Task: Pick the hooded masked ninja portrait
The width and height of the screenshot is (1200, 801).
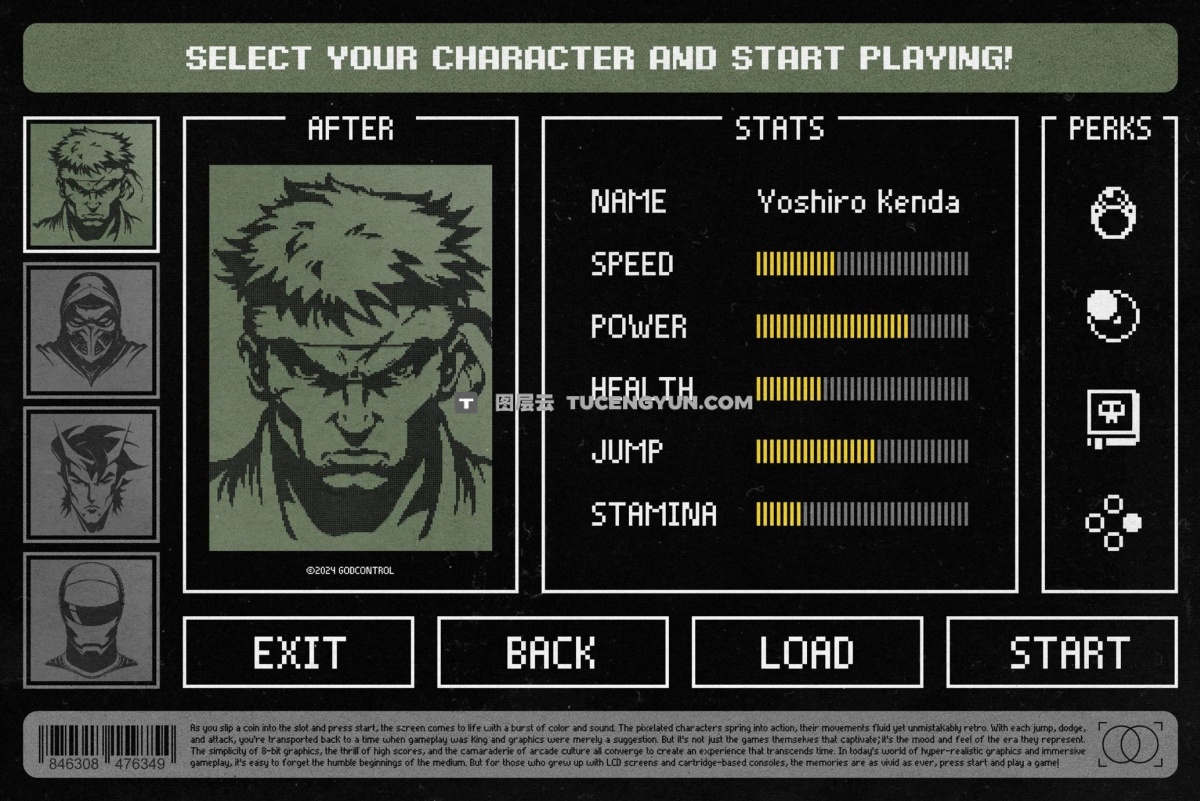Action: pos(91,330)
